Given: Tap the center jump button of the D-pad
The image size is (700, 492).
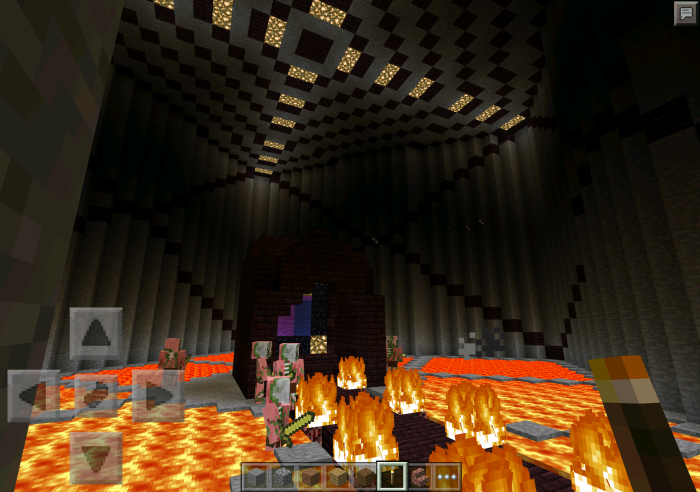Looking at the screenshot, I should coord(96,395).
